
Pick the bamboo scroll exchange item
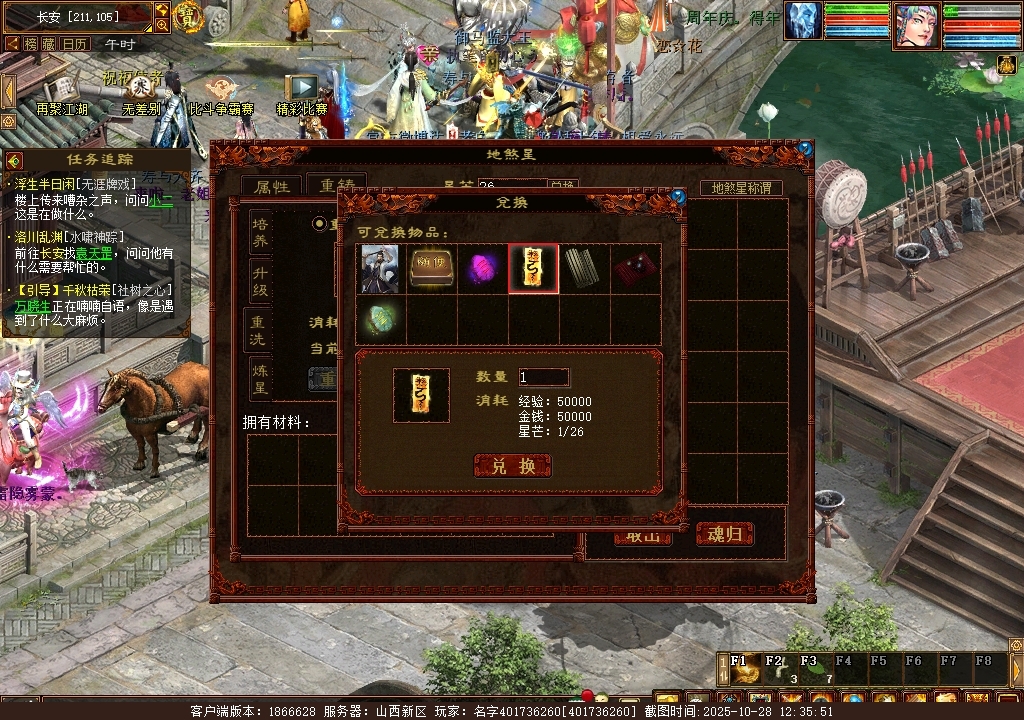tap(584, 269)
